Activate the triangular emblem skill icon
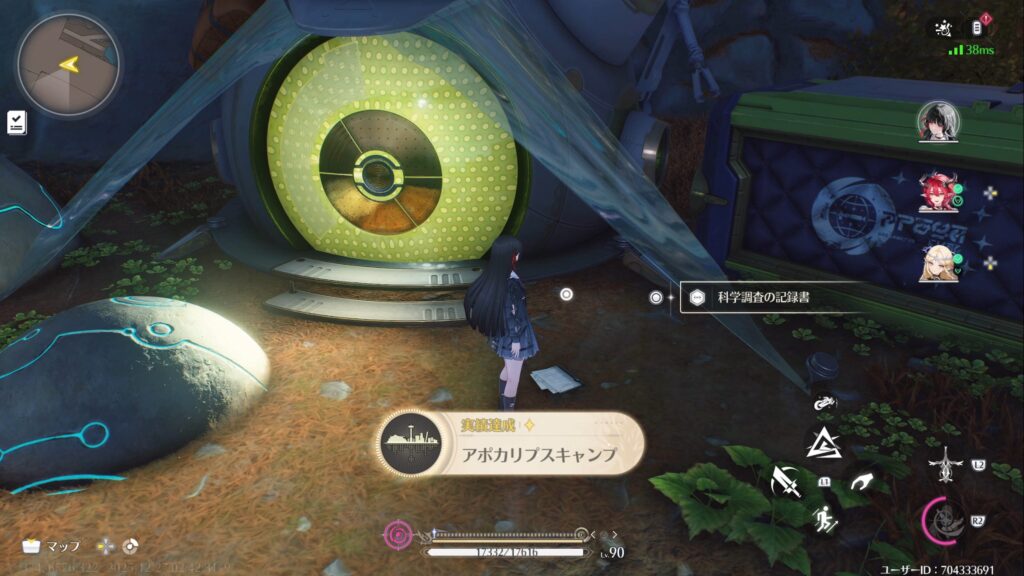Viewport: 1024px width, 576px height. pyautogui.click(x=825, y=441)
